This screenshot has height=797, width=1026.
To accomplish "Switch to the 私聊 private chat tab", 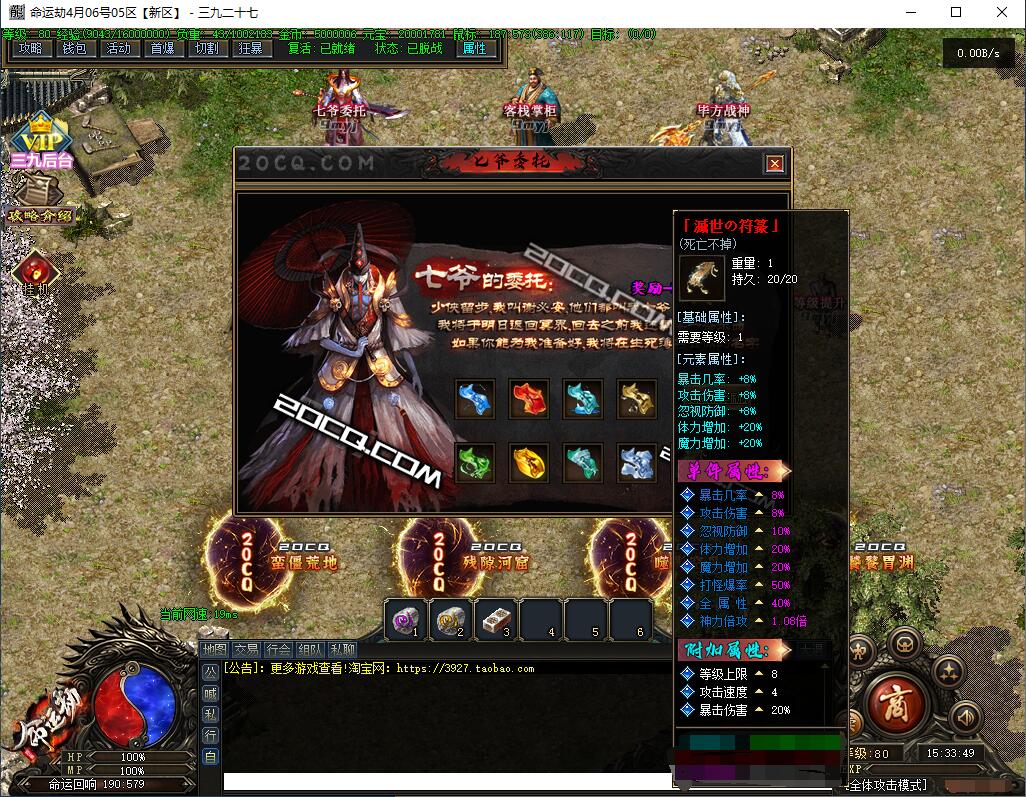I will point(342,650).
